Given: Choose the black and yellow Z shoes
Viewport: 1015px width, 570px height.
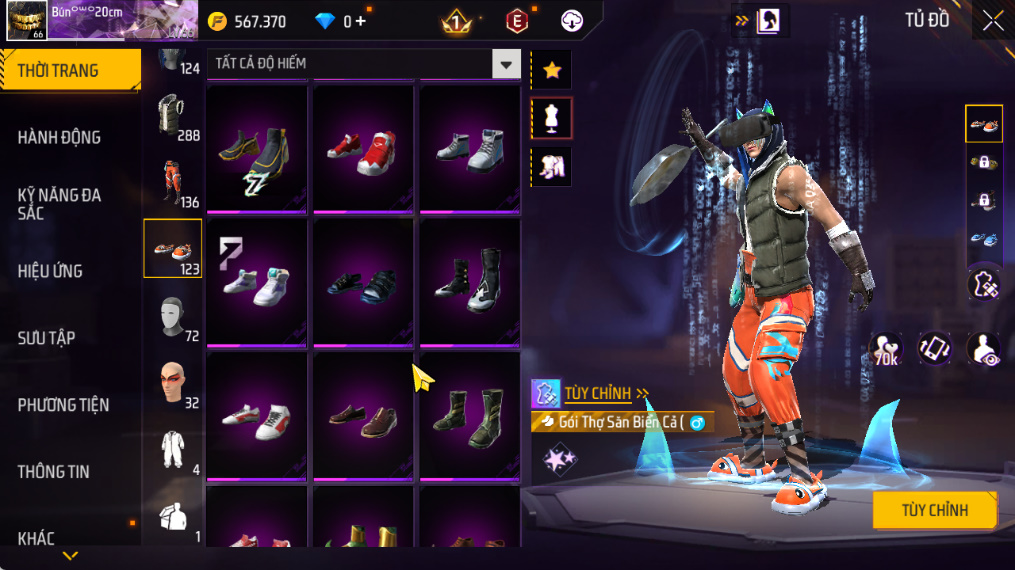Looking at the screenshot, I should (x=256, y=150).
